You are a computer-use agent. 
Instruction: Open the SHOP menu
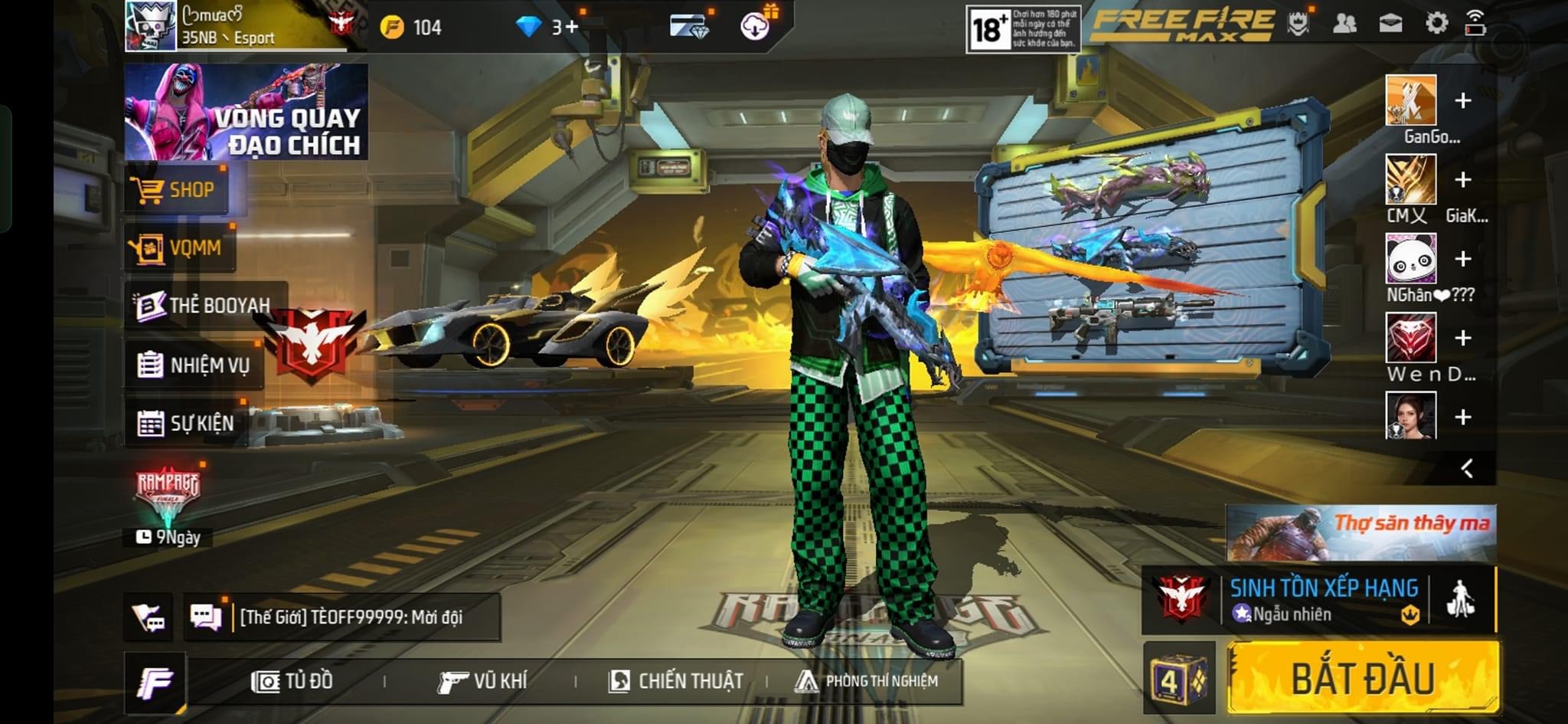coord(177,189)
